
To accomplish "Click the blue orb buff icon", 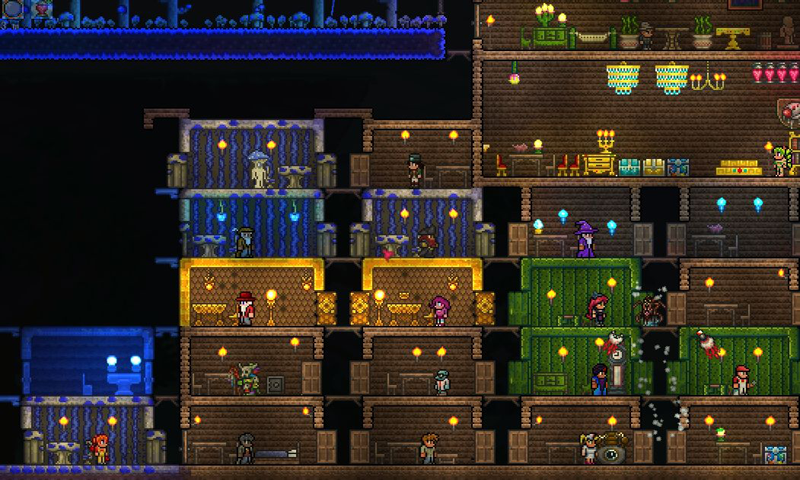I will point(12,8).
